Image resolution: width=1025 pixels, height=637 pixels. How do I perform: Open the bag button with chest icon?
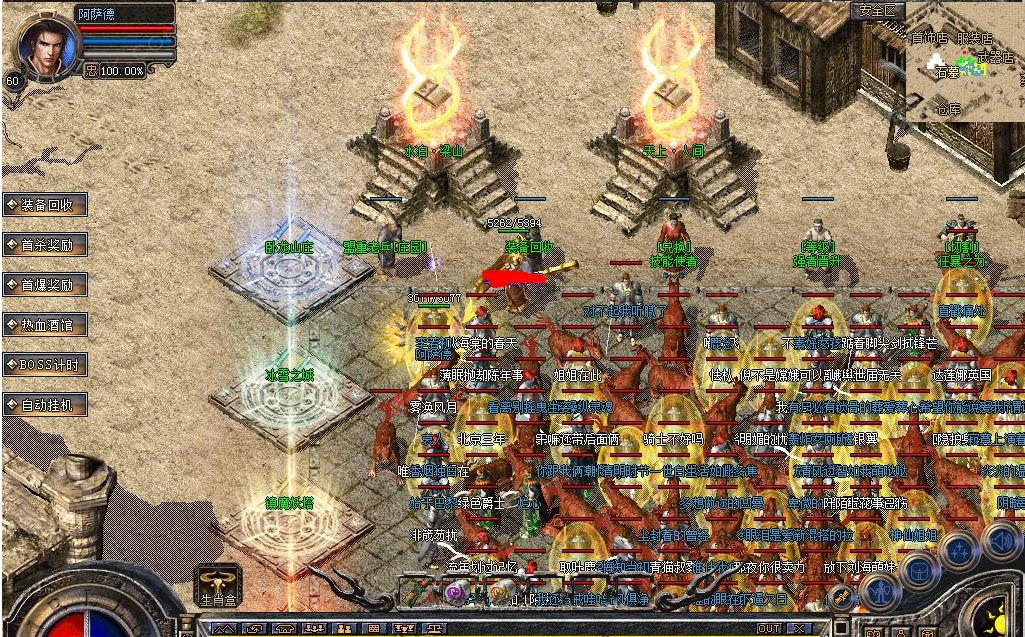(x=919, y=571)
